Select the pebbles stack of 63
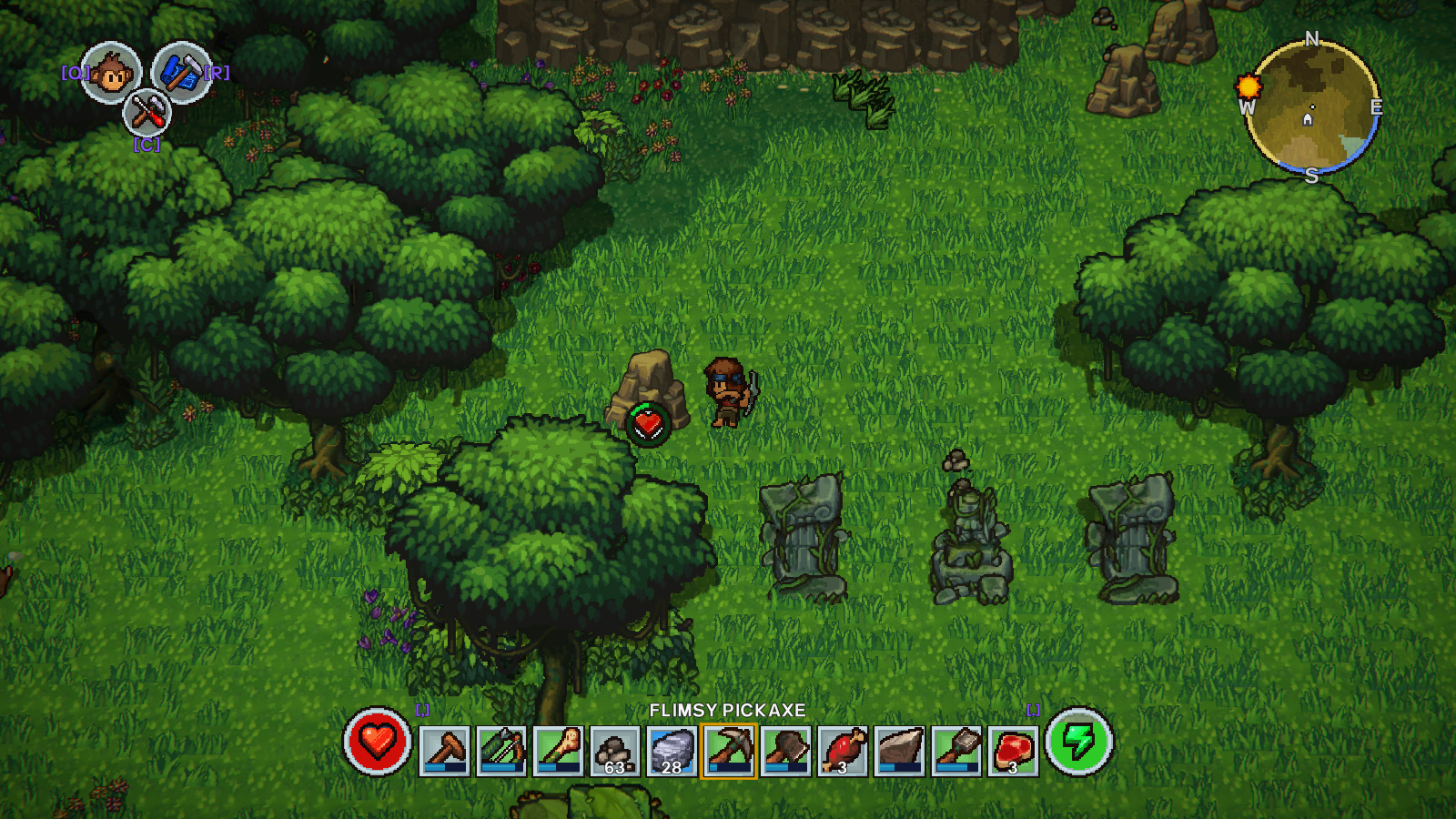The height and width of the screenshot is (819, 1456). [615, 751]
